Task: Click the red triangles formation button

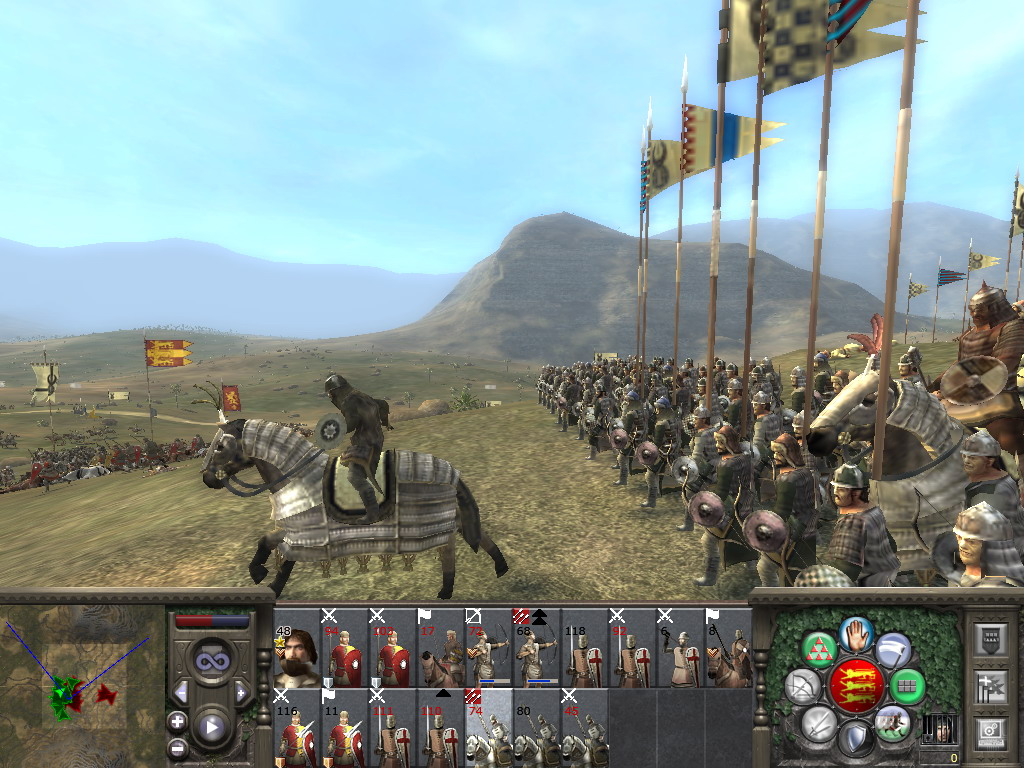Action: tap(819, 650)
